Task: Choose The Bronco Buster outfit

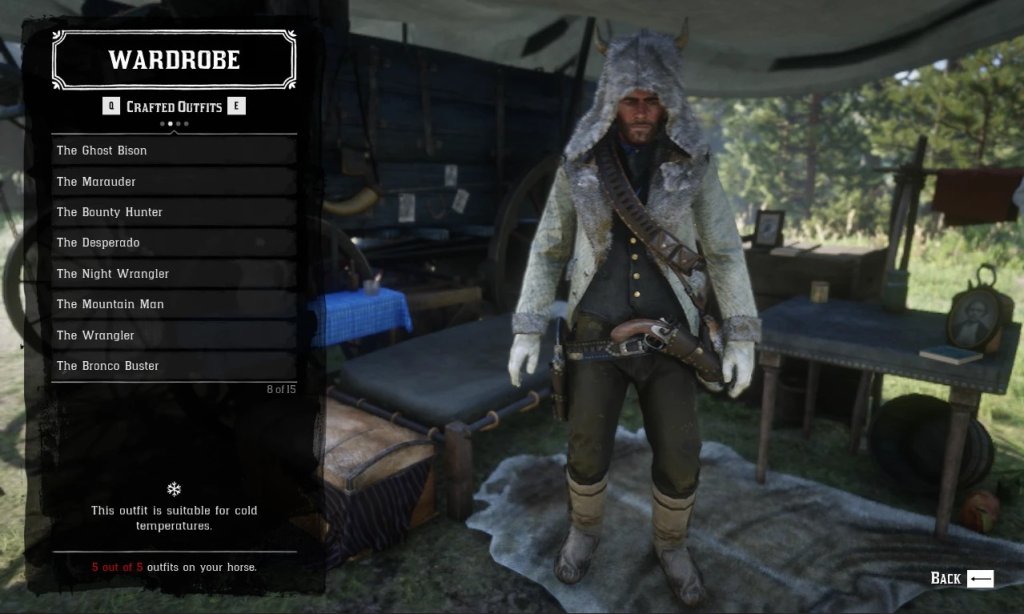Action: point(174,366)
